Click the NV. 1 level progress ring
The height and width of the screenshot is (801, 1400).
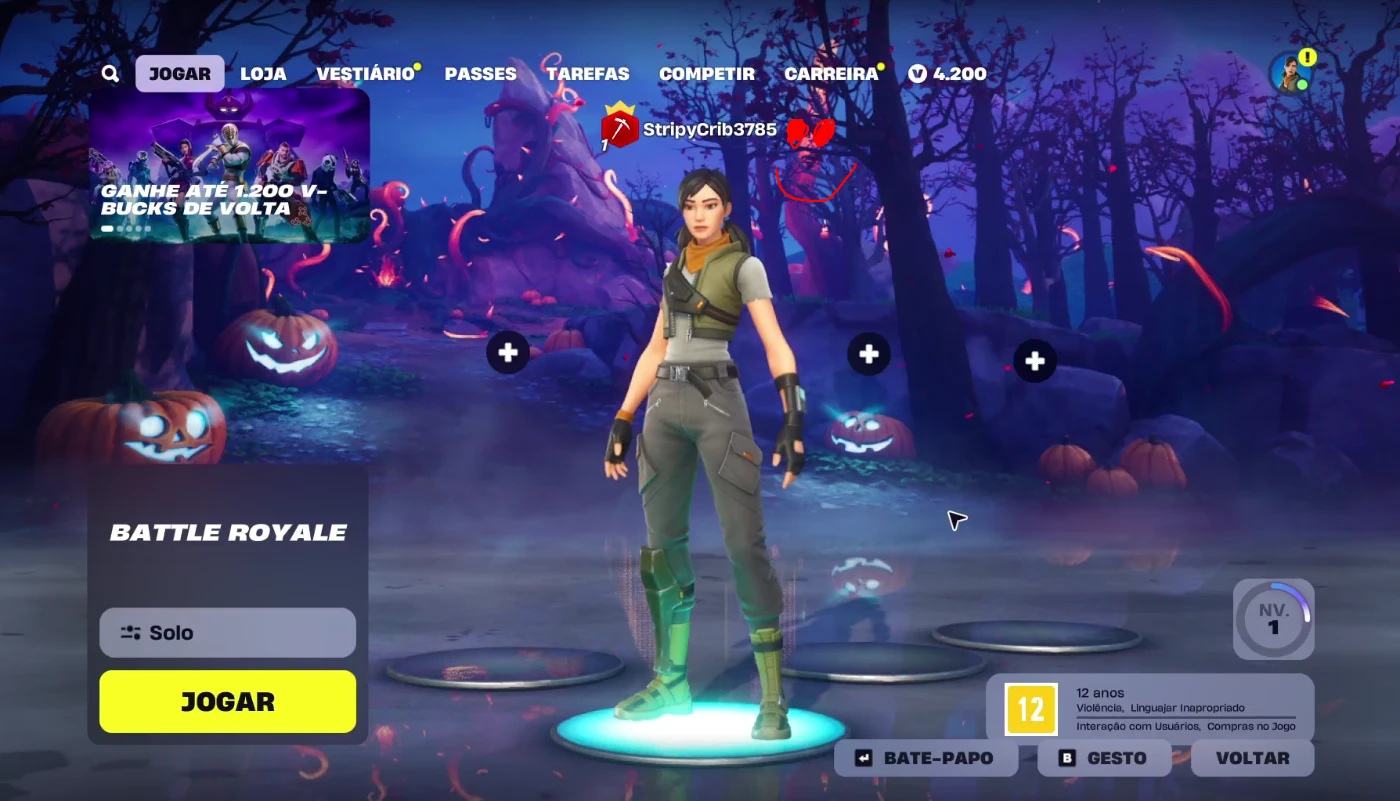(x=1273, y=619)
